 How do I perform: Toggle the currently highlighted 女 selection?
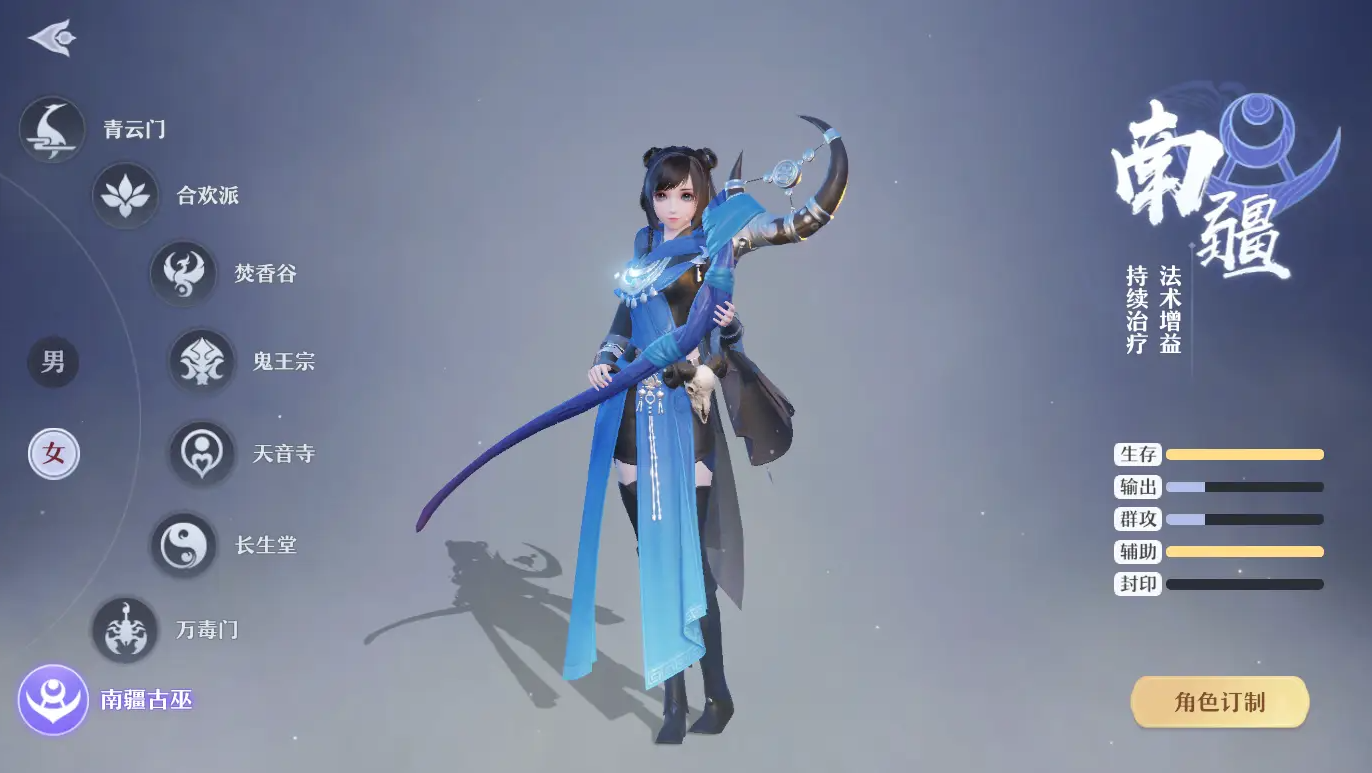(x=53, y=453)
